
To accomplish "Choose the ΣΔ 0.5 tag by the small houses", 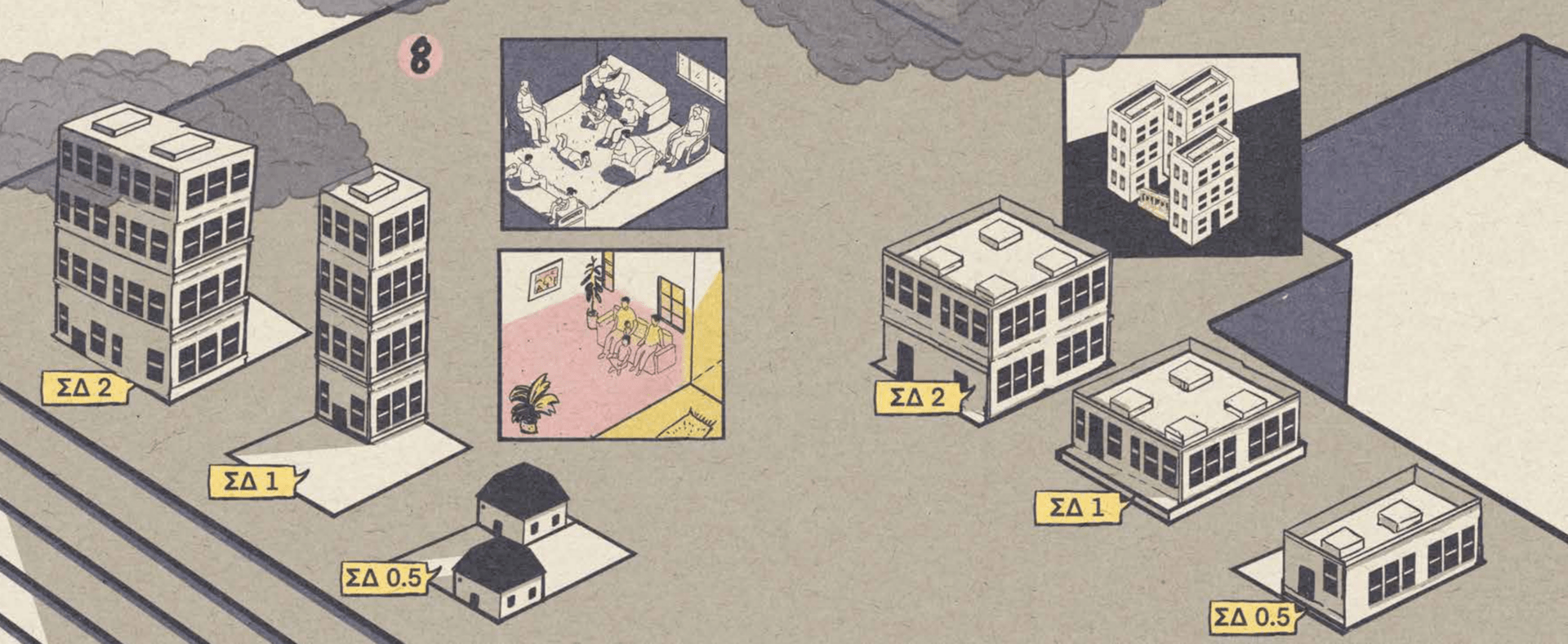I will click(385, 578).
